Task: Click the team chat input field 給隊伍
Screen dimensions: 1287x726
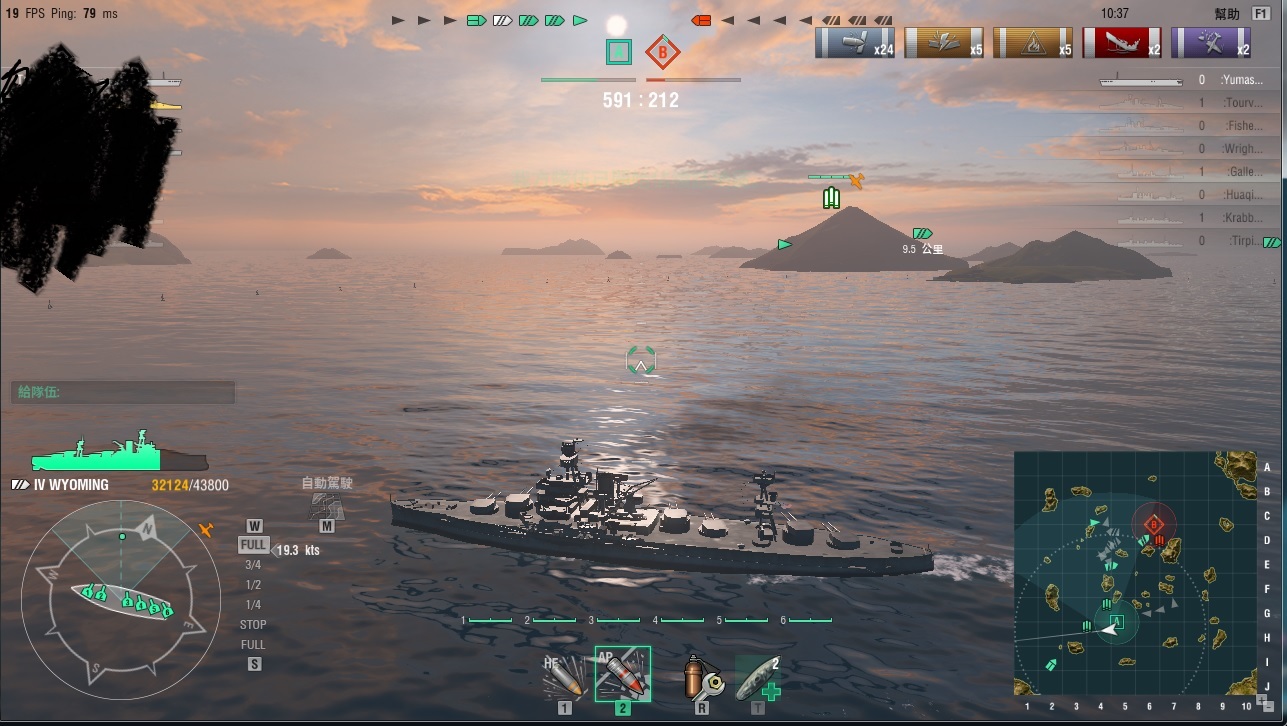Action: click(x=124, y=392)
